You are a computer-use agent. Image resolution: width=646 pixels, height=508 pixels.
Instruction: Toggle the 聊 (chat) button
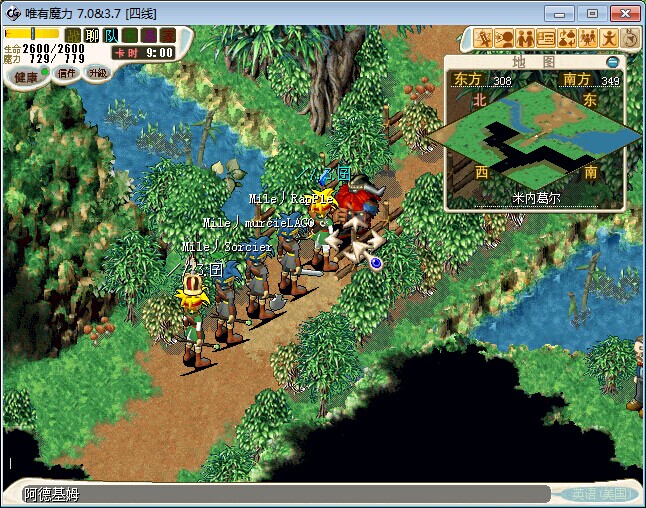(x=92, y=35)
